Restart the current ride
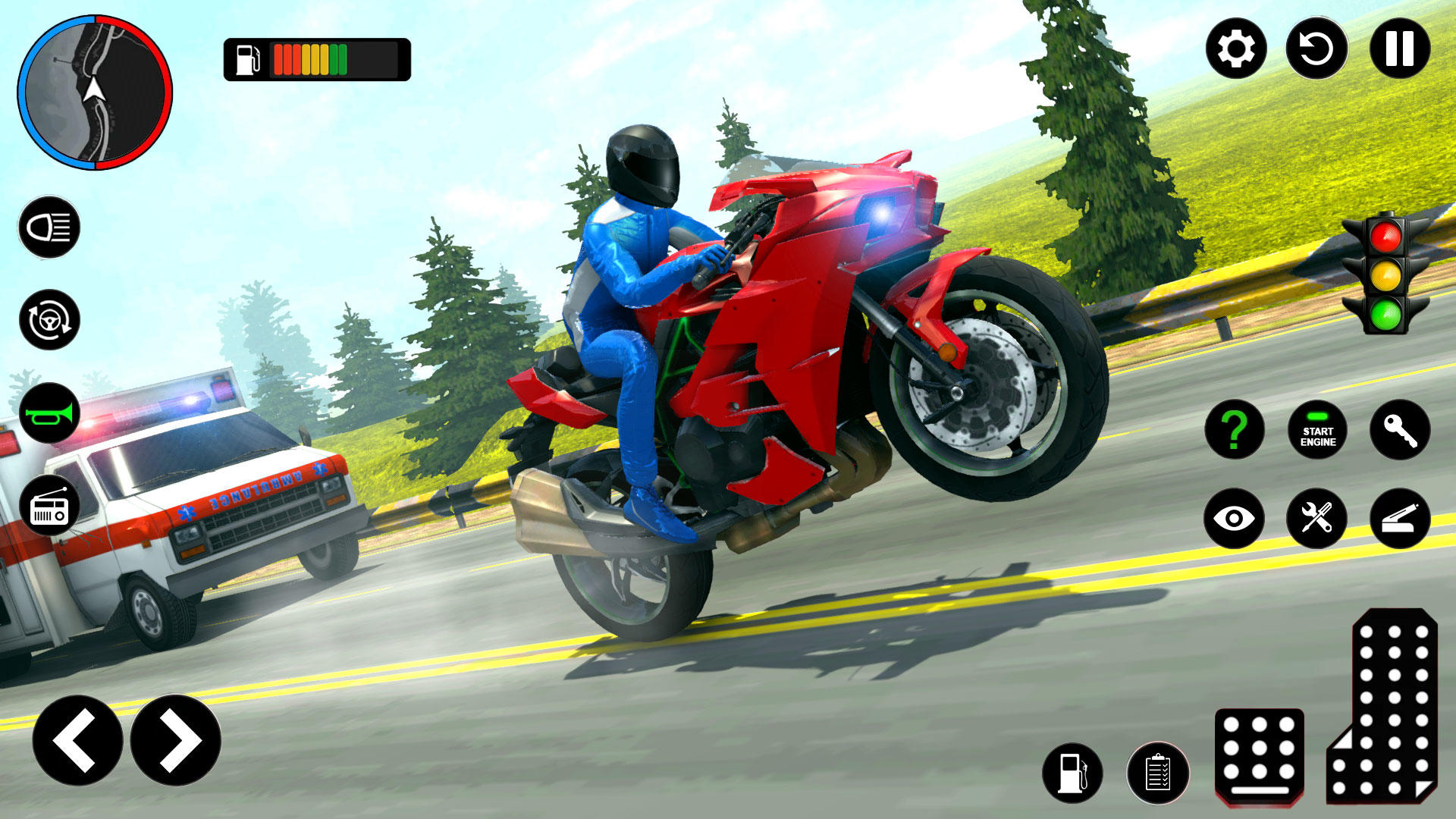The image size is (1456, 819). [1316, 49]
